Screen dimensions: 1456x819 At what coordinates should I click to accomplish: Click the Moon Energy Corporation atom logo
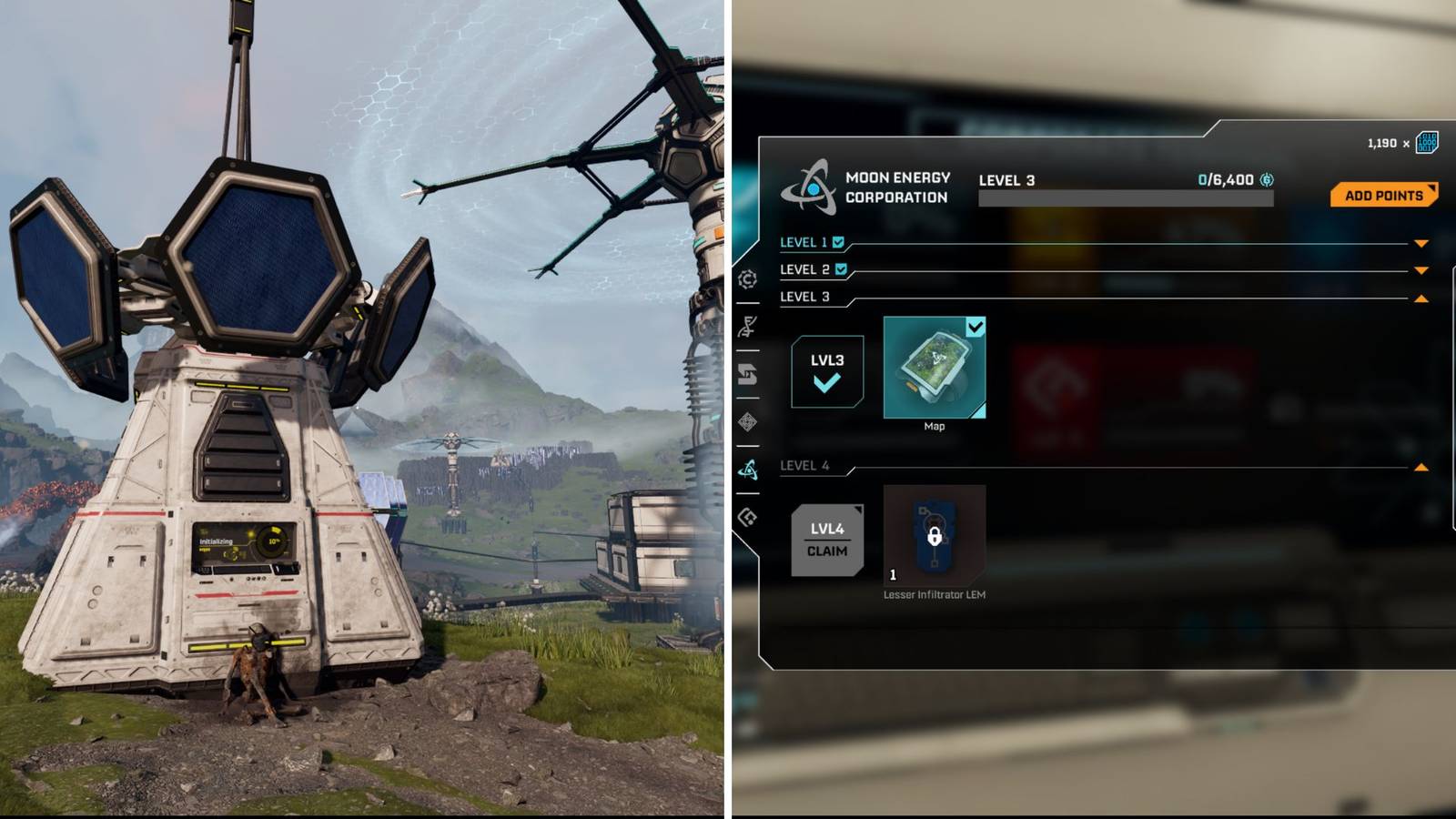point(814,187)
